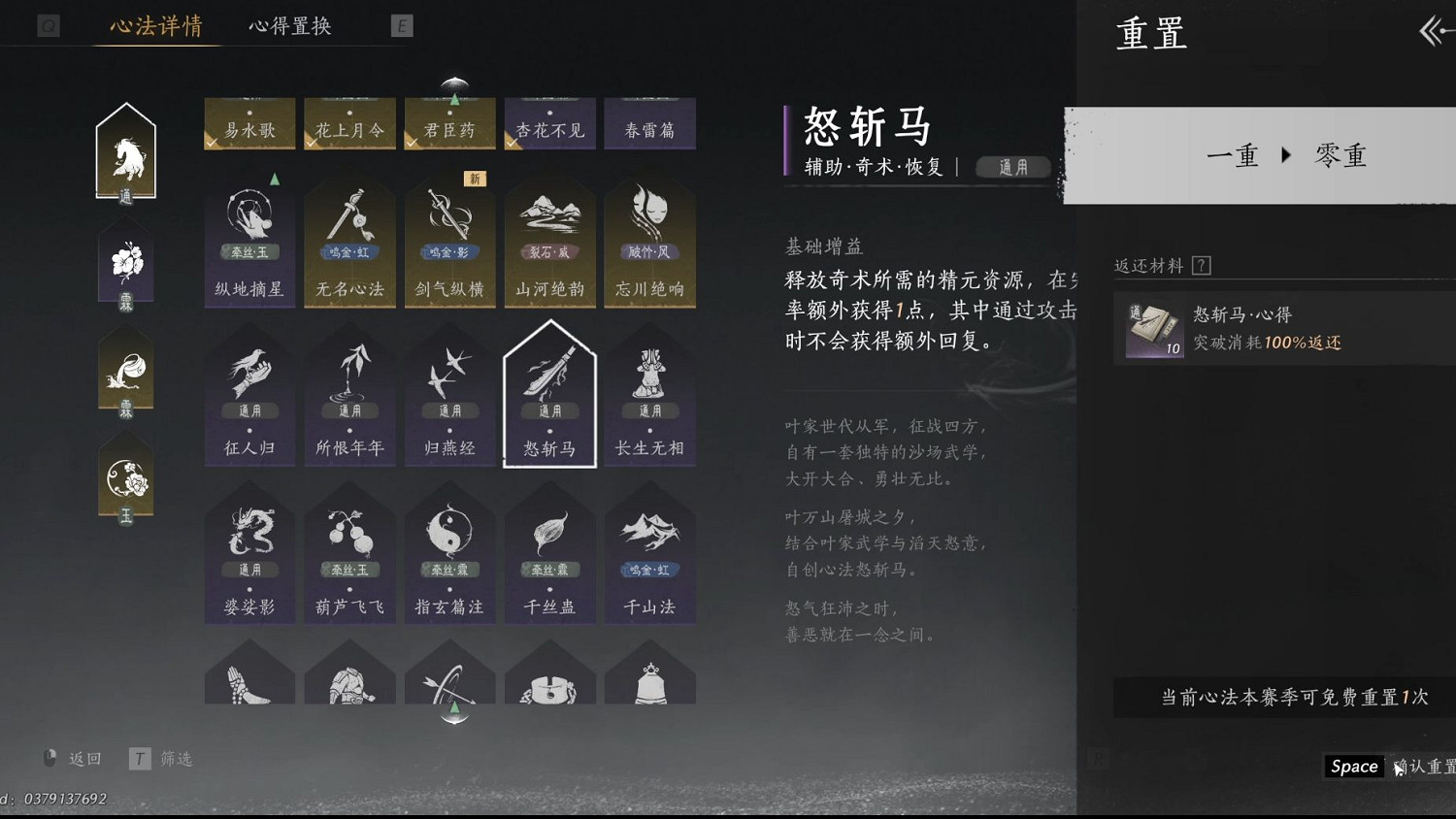Click the 怒斩马·心得 material thumbnail
This screenshot has width=1456, height=819.
pos(1152,327)
